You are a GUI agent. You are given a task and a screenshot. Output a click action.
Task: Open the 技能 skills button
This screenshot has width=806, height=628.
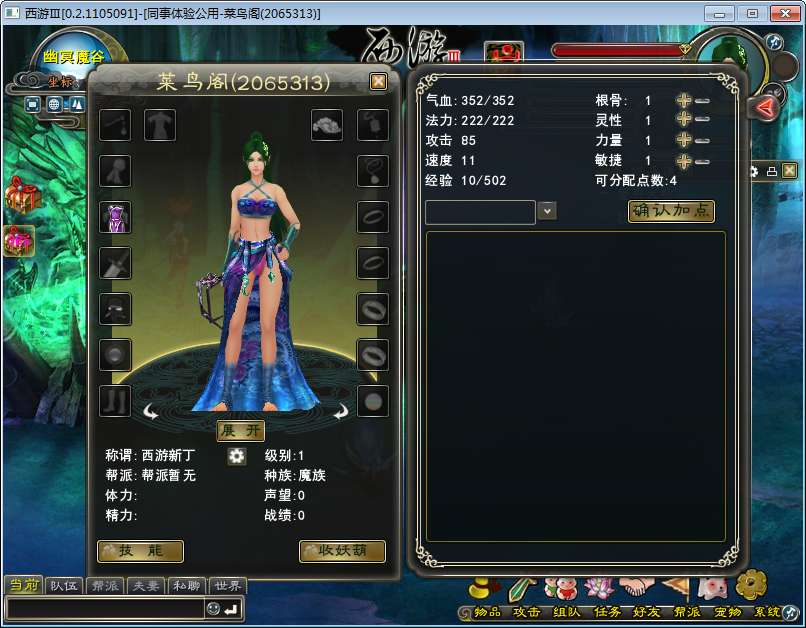[140, 551]
